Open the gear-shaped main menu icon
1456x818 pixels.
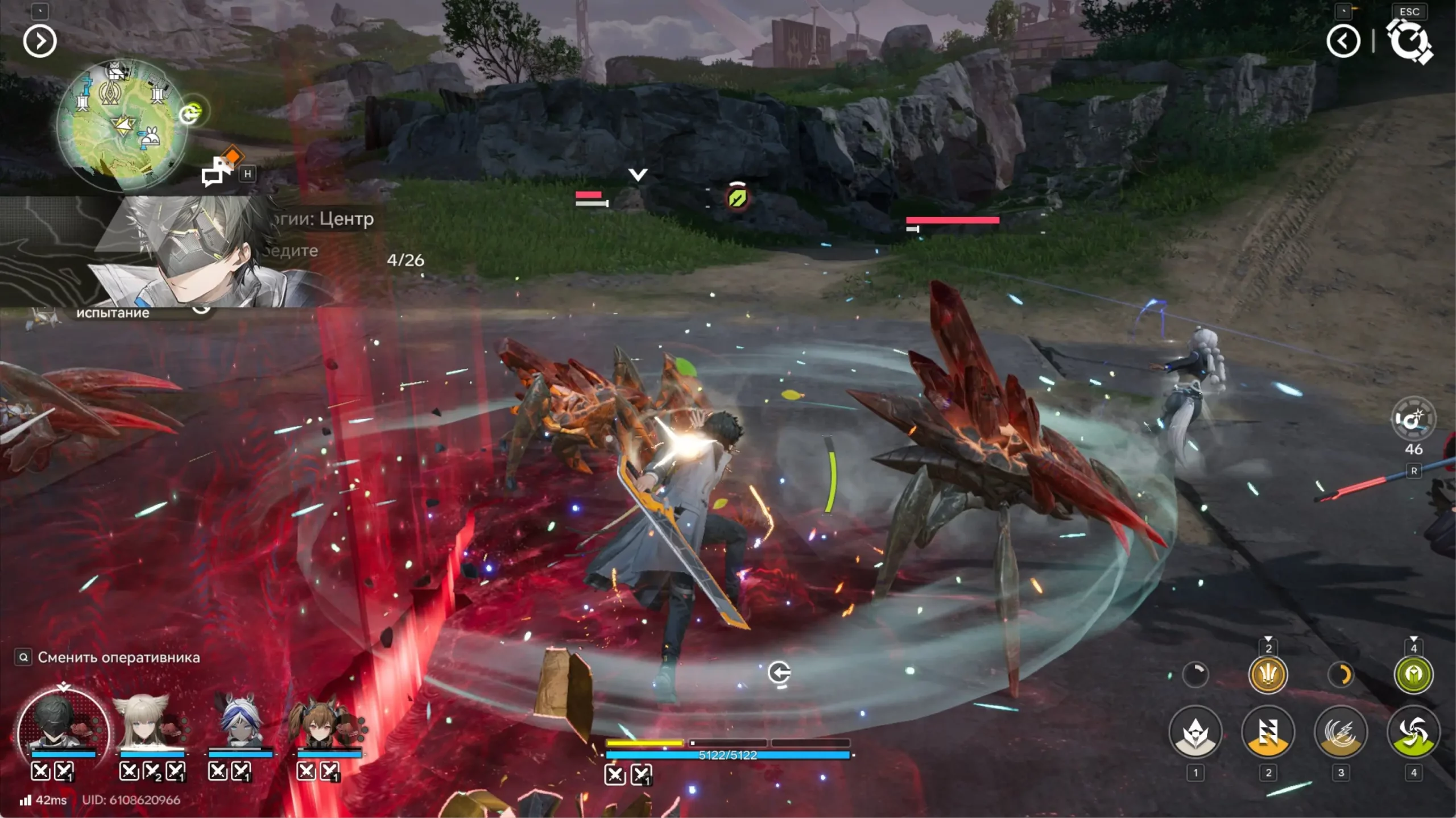point(1409,41)
